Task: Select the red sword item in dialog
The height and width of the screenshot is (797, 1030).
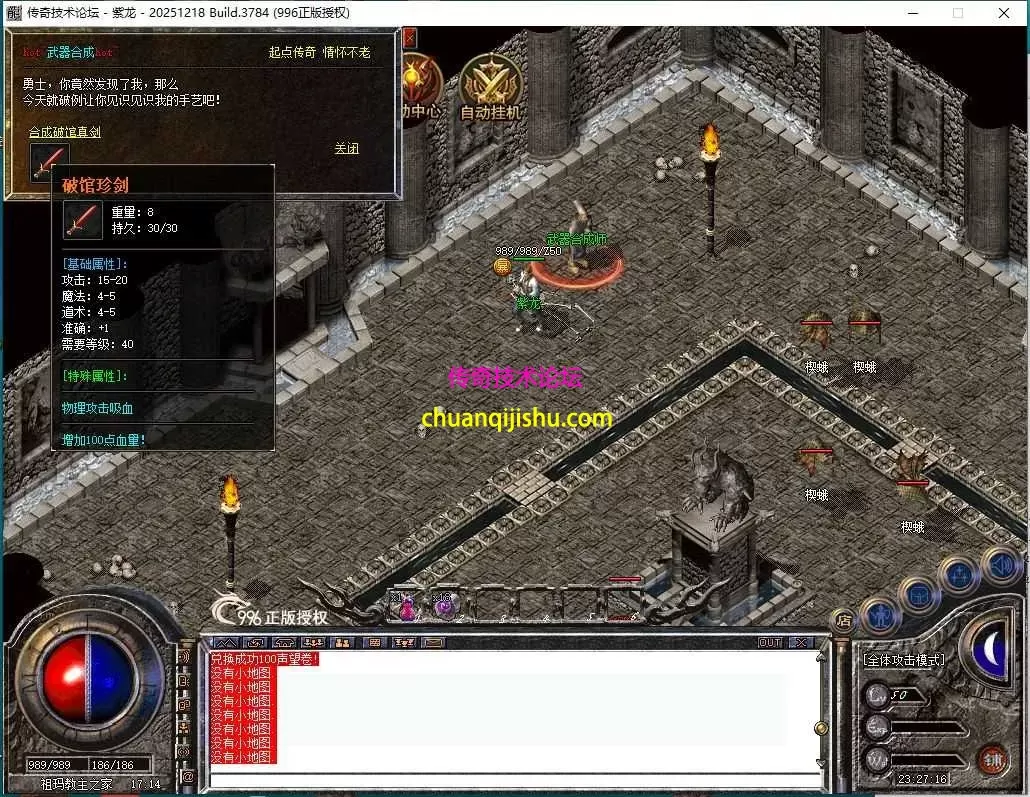Action: [x=49, y=162]
